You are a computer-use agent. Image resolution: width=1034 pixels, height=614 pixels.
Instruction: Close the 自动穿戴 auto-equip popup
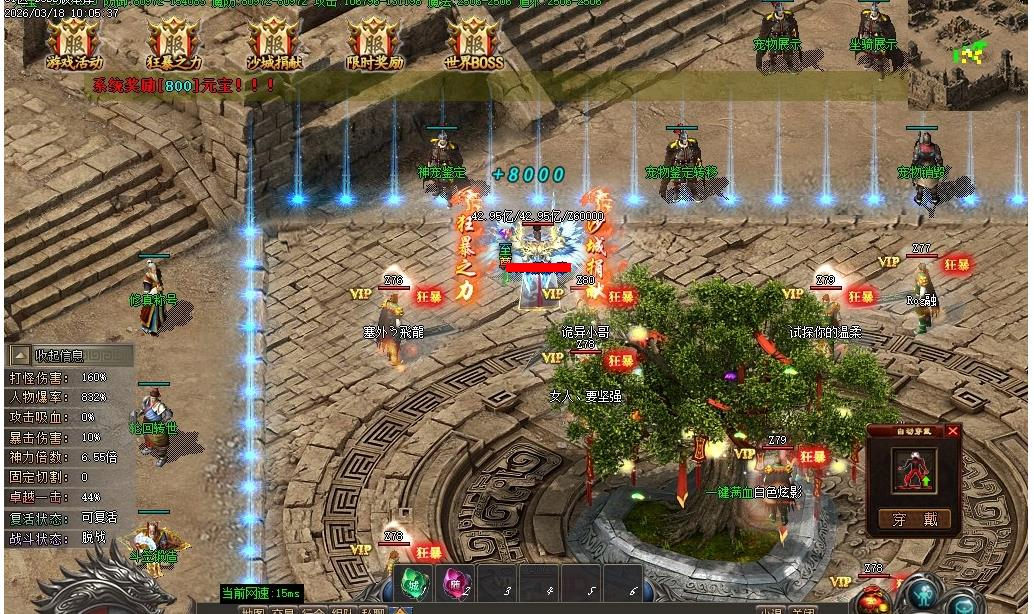[x=952, y=432]
